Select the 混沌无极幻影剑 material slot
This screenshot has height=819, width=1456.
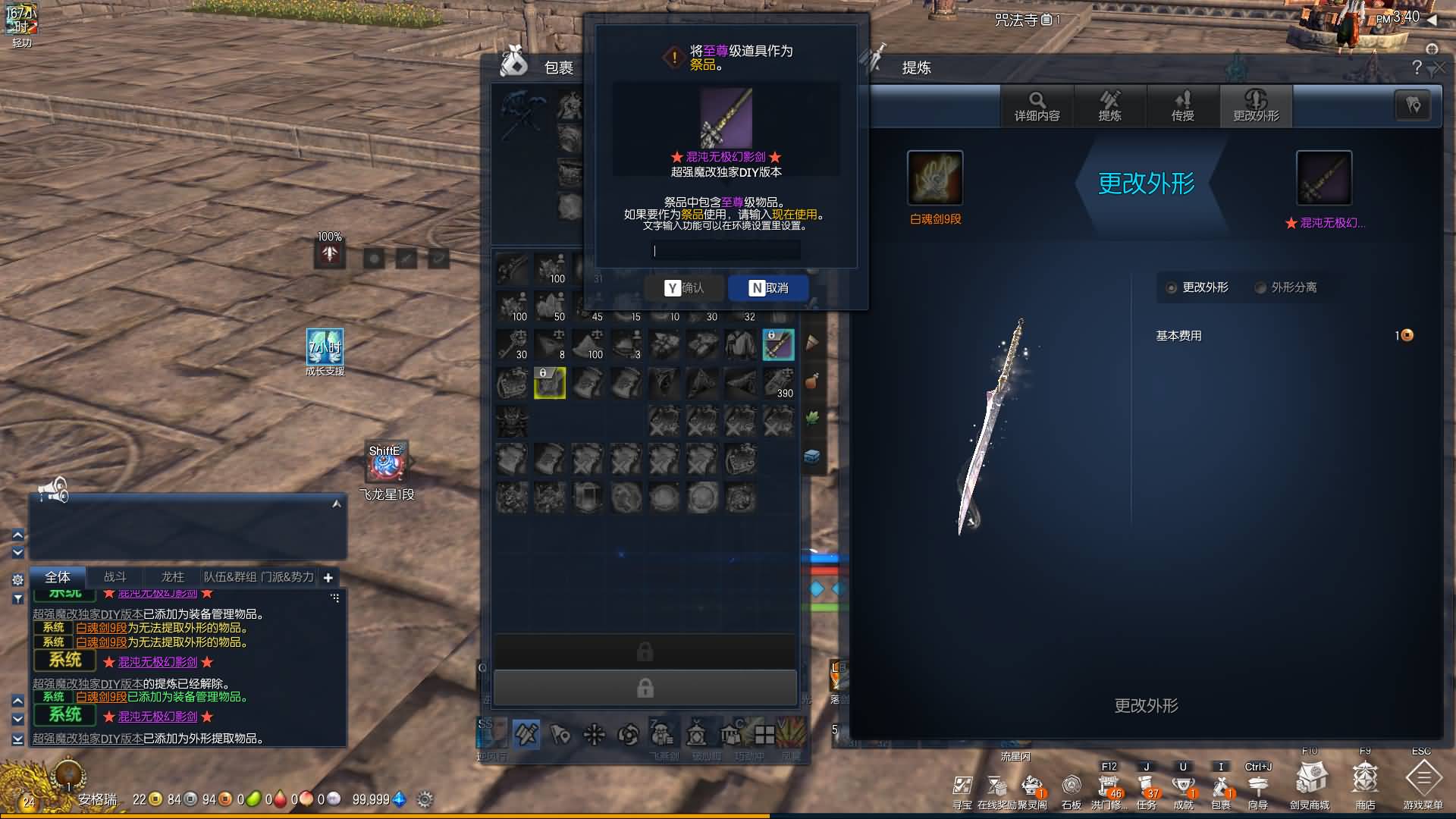click(1323, 178)
